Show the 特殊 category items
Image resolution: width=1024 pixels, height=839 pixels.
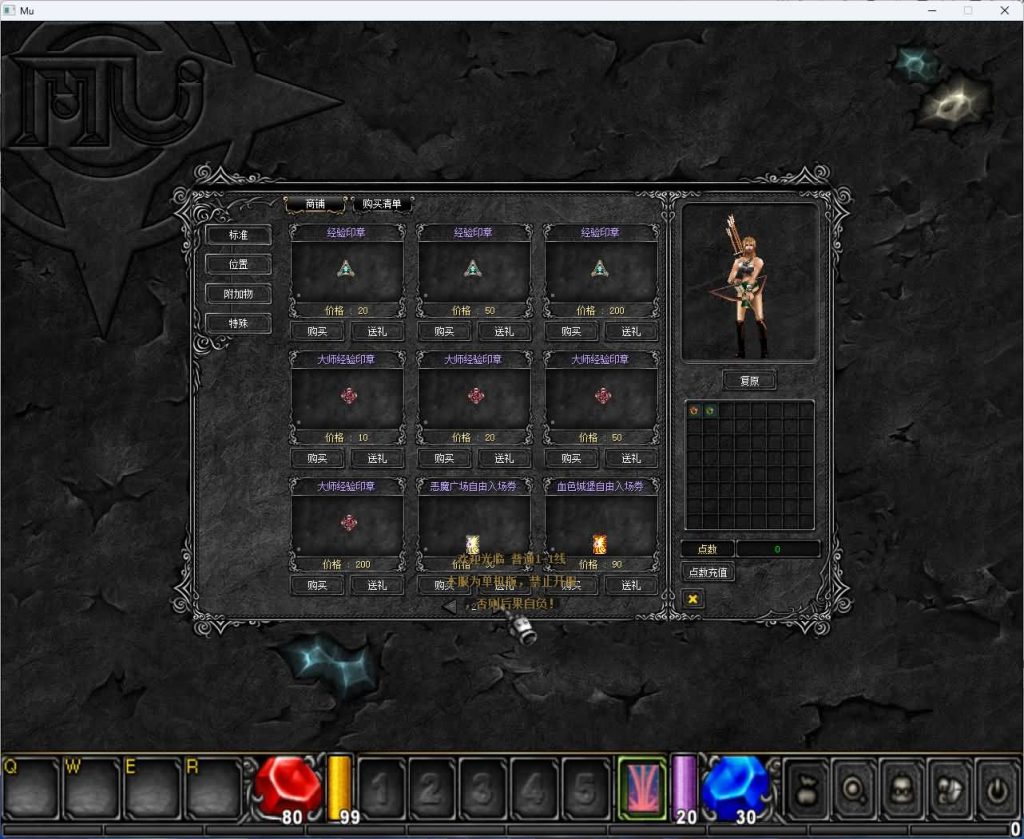click(x=238, y=323)
